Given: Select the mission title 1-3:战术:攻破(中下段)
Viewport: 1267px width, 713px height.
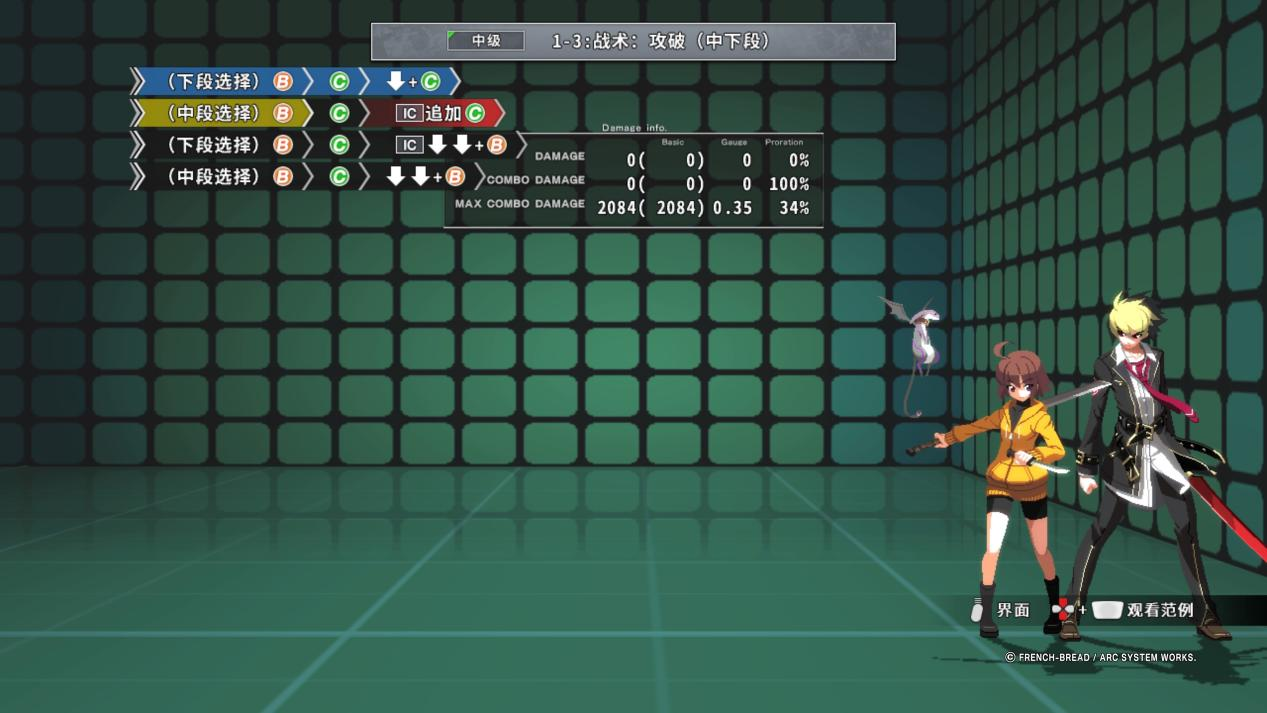Looking at the screenshot, I should [661, 41].
